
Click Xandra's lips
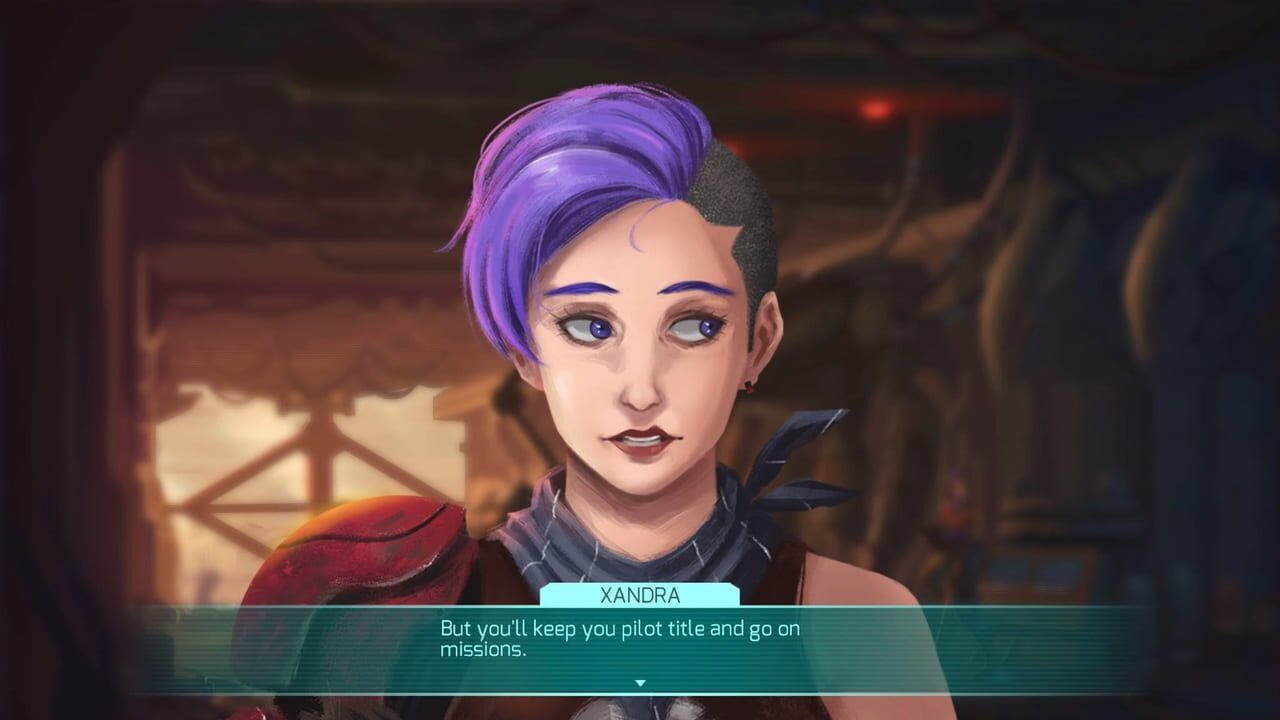coord(640,440)
